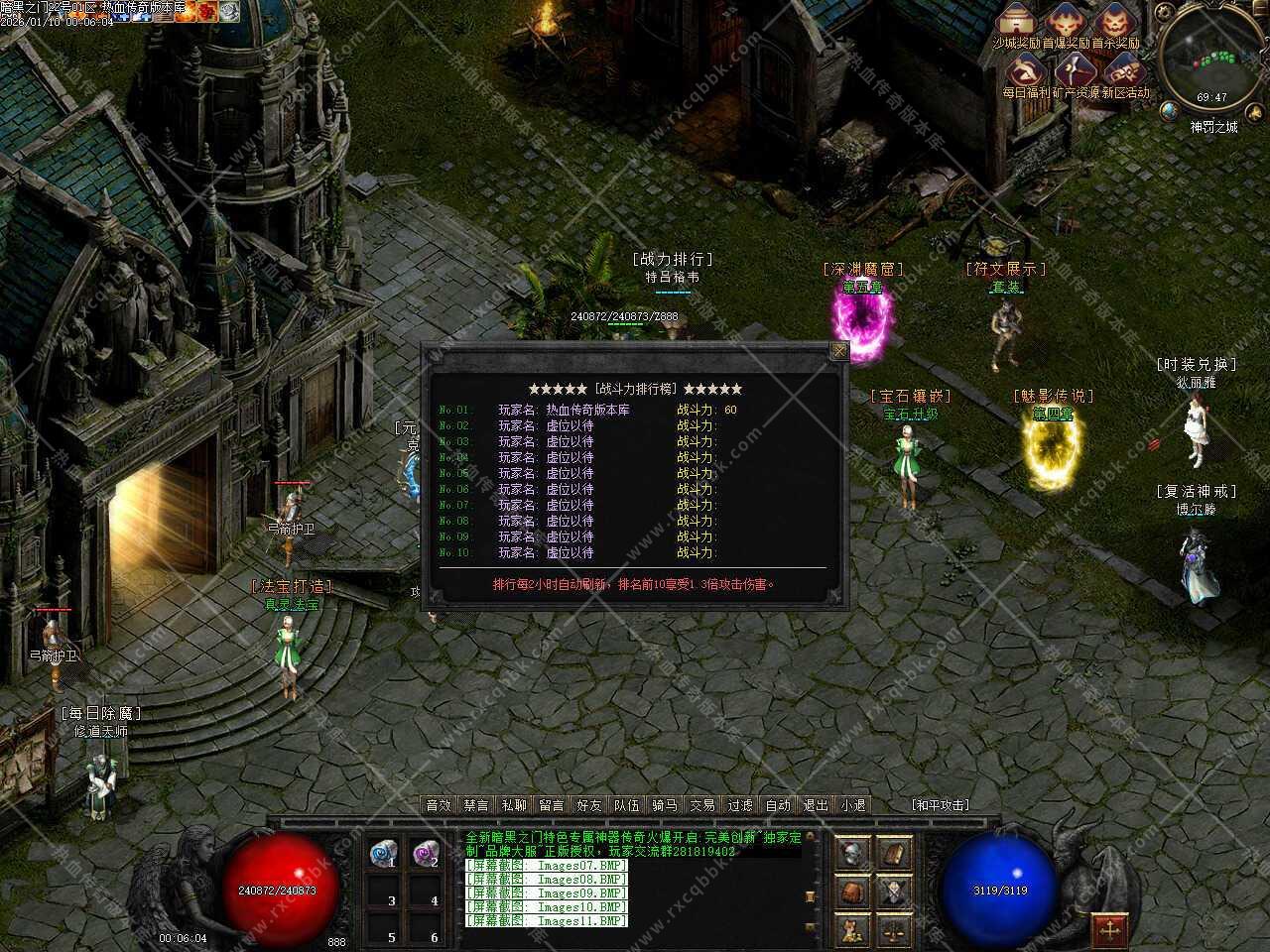This screenshot has height=952, width=1270.
Task: Open the 好友 friends button
Action: pyautogui.click(x=589, y=805)
